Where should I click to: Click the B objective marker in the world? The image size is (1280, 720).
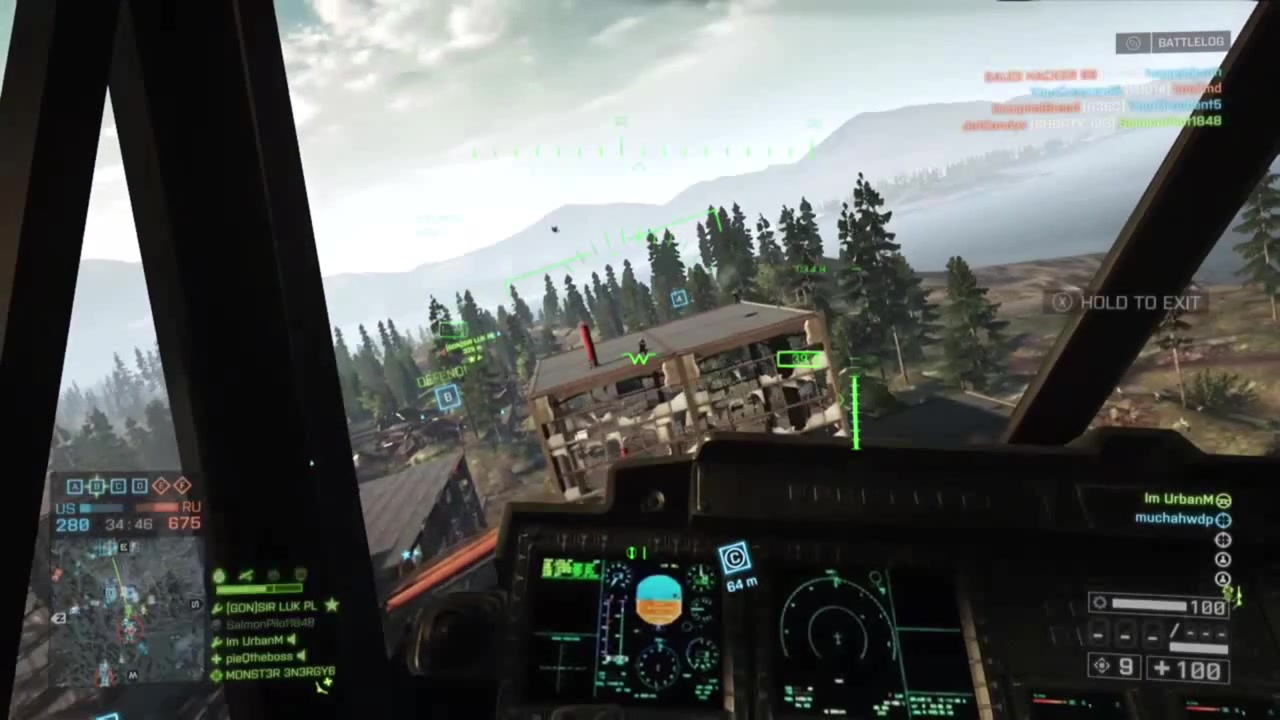tap(447, 398)
